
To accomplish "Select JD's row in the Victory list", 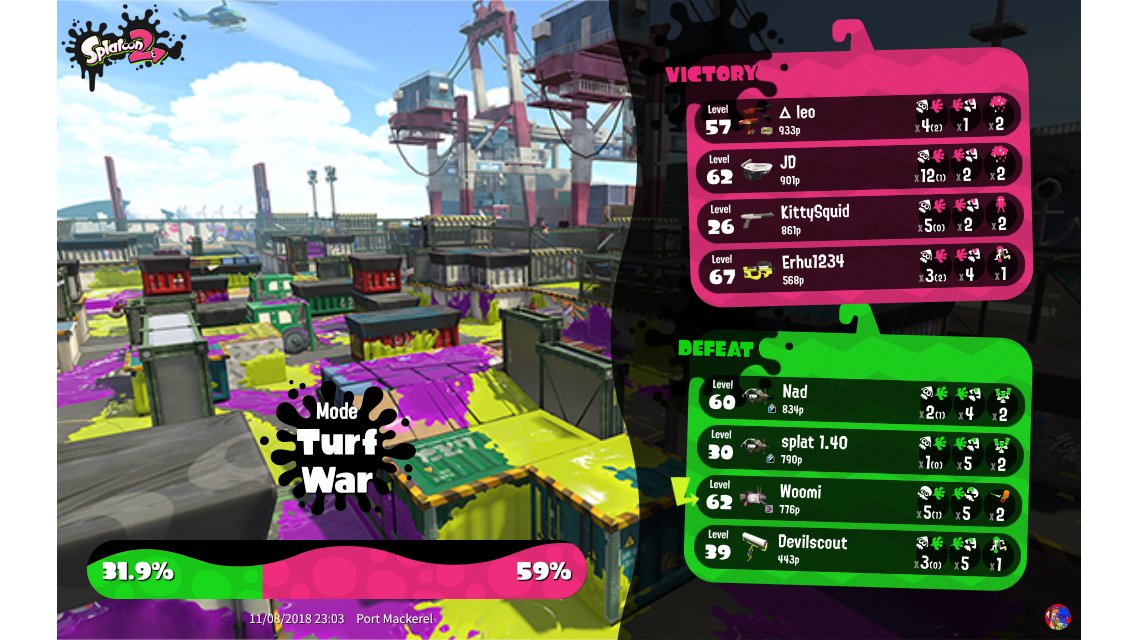I will point(858,167).
